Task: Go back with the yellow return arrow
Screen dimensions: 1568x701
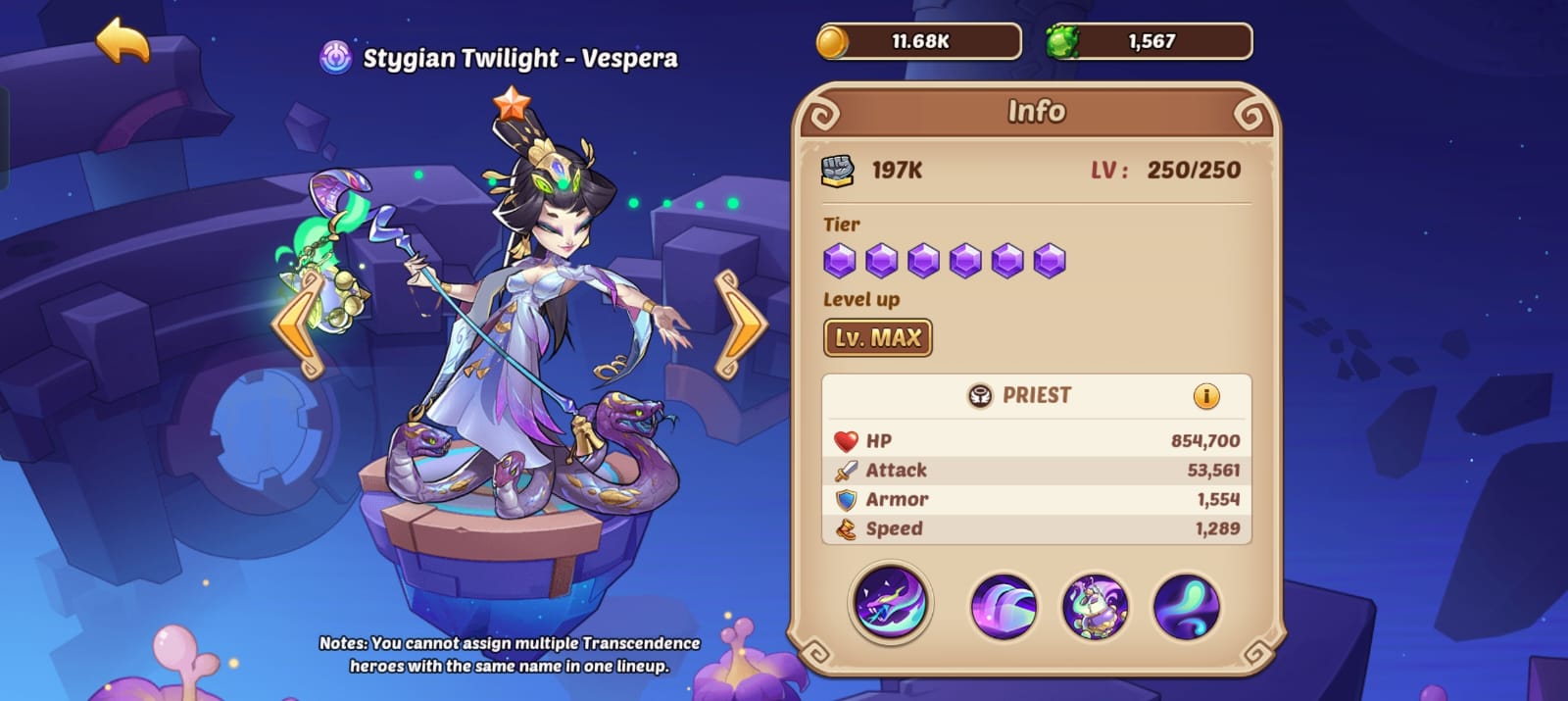Action: click(122, 41)
